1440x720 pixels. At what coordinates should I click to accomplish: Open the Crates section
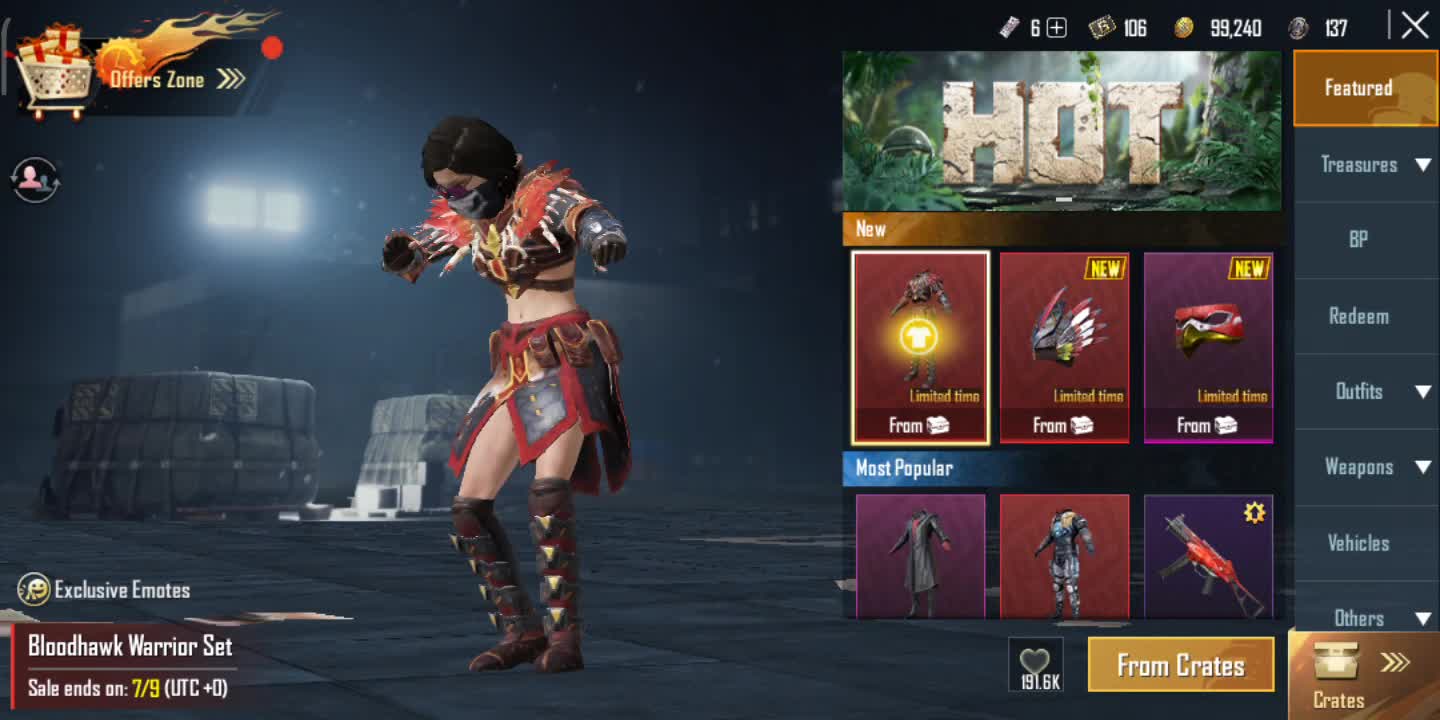point(1364,676)
